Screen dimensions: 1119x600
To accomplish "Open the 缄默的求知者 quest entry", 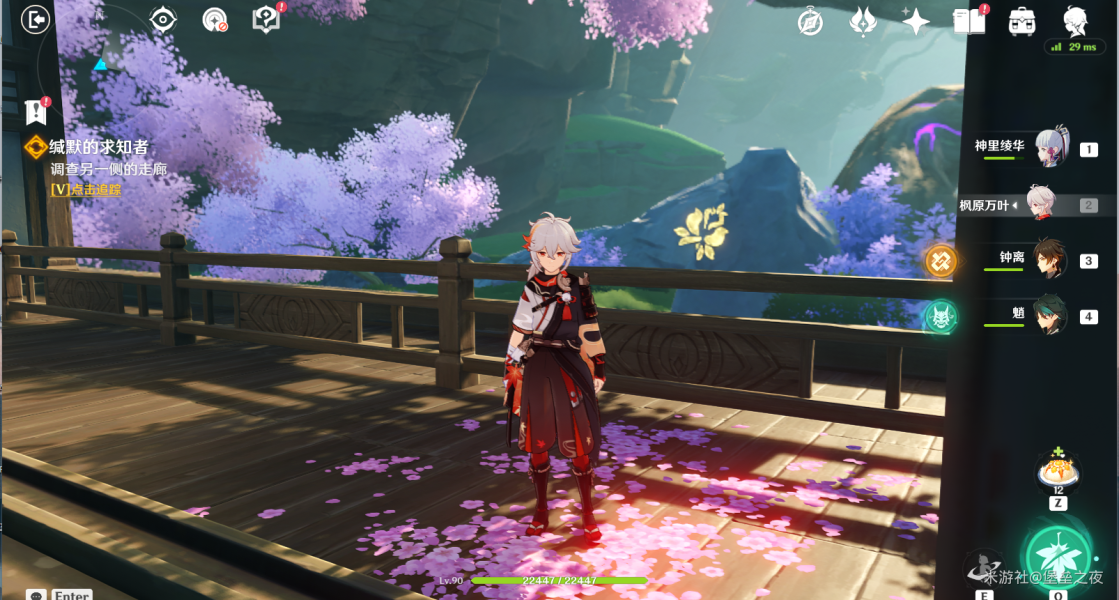I will [x=98, y=148].
